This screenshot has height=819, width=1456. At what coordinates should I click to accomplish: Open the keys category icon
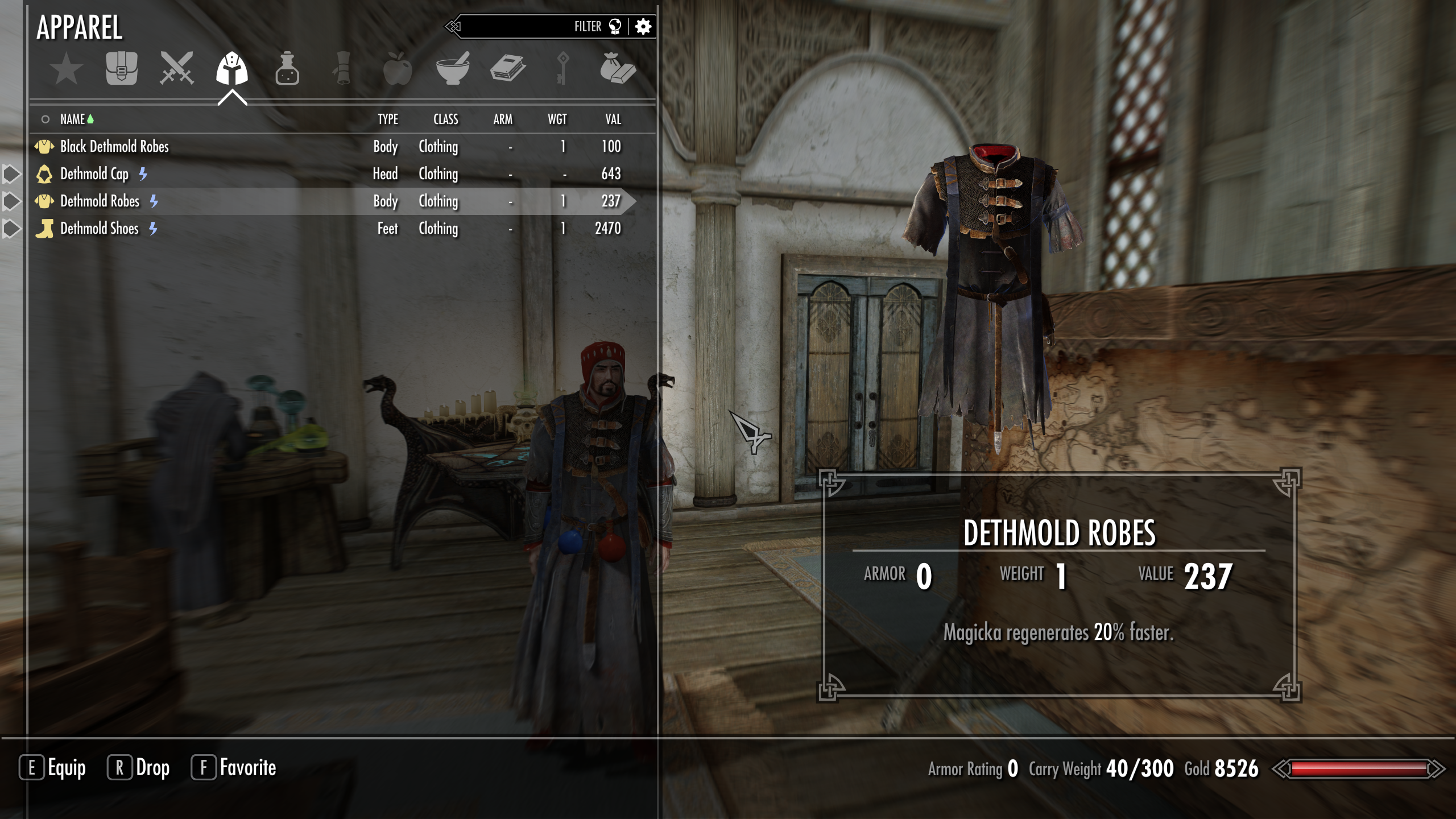[563, 69]
